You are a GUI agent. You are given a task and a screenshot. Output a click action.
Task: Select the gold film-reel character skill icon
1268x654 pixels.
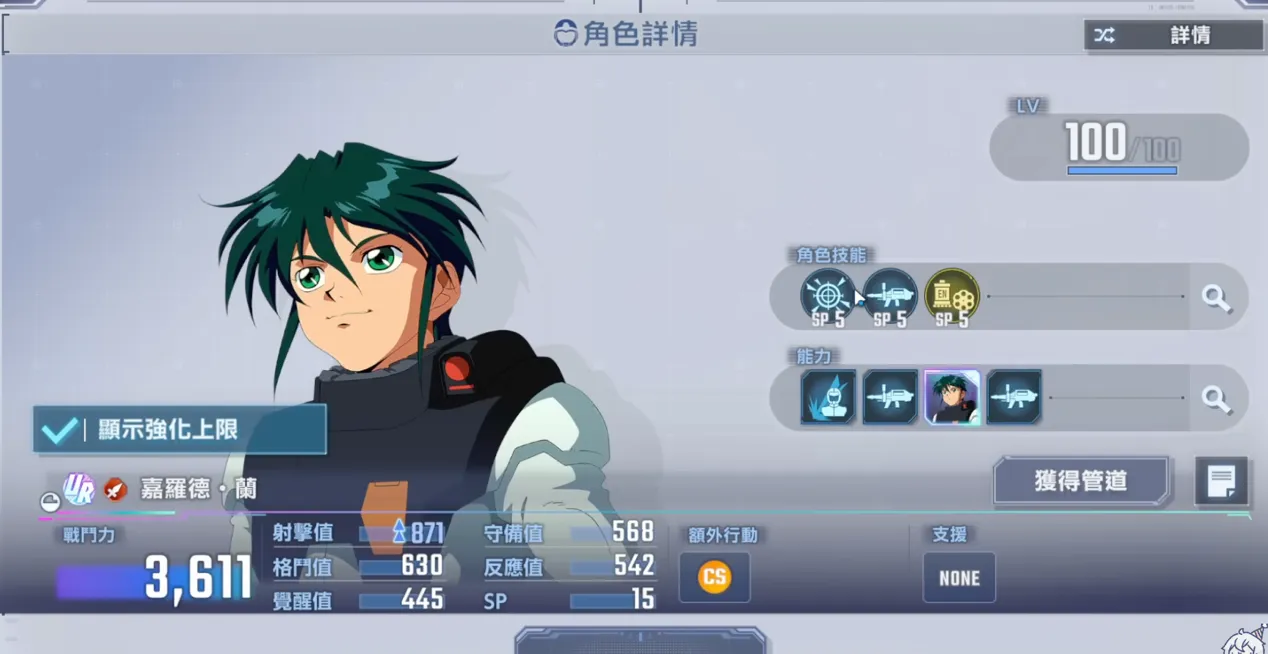pyautogui.click(x=951, y=296)
